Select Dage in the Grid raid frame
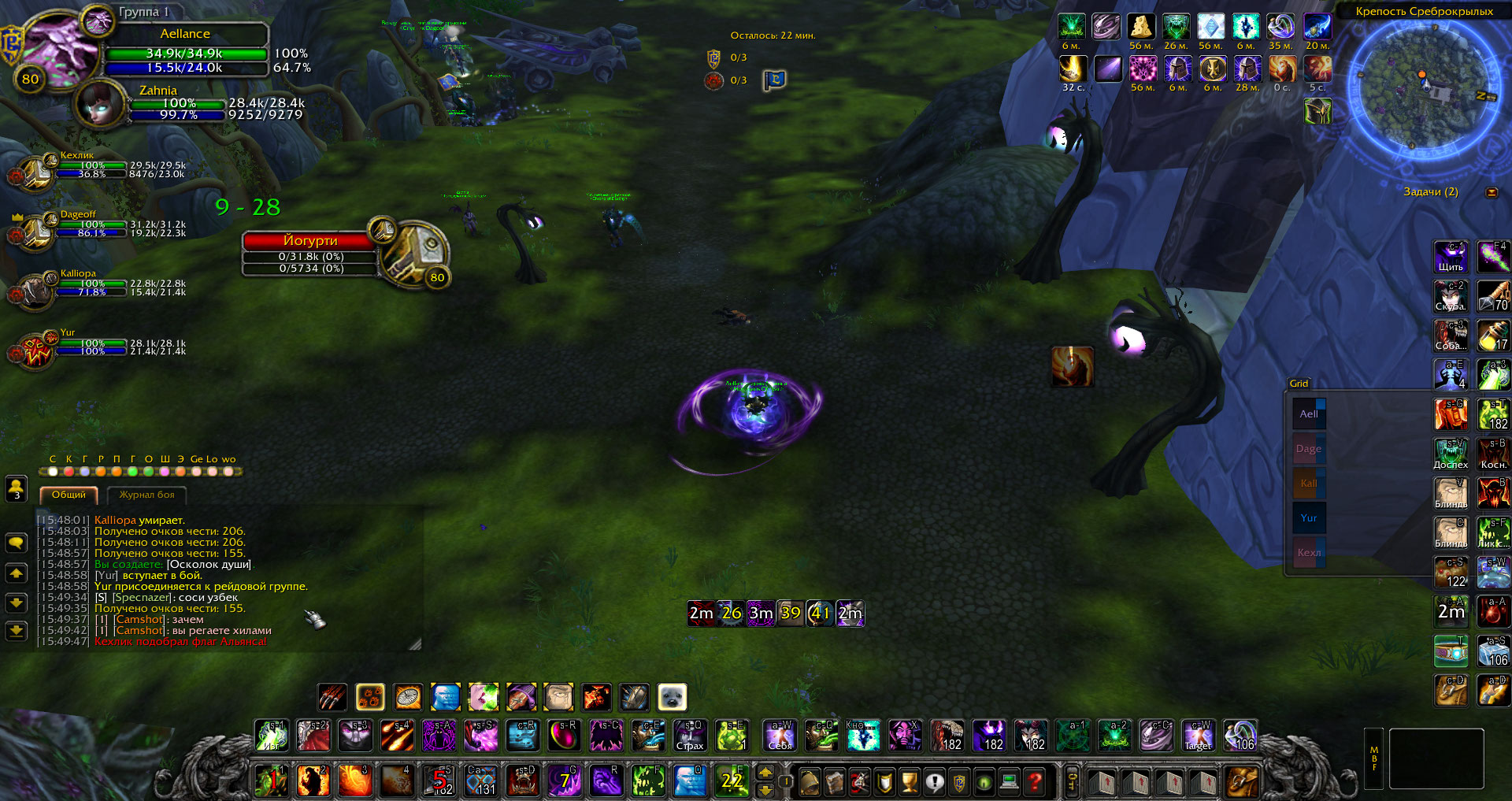 (1309, 448)
